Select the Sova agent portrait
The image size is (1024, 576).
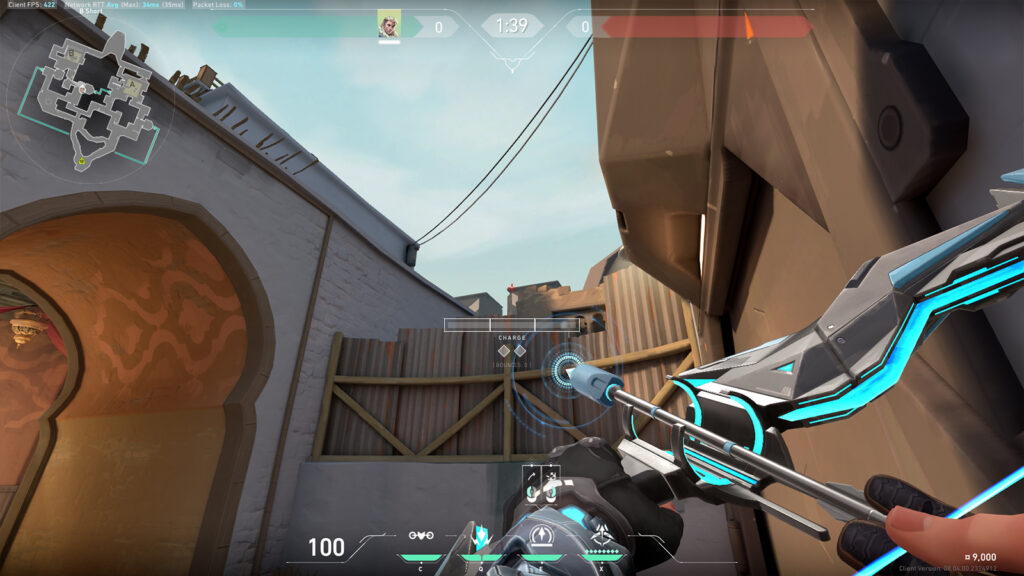point(389,26)
